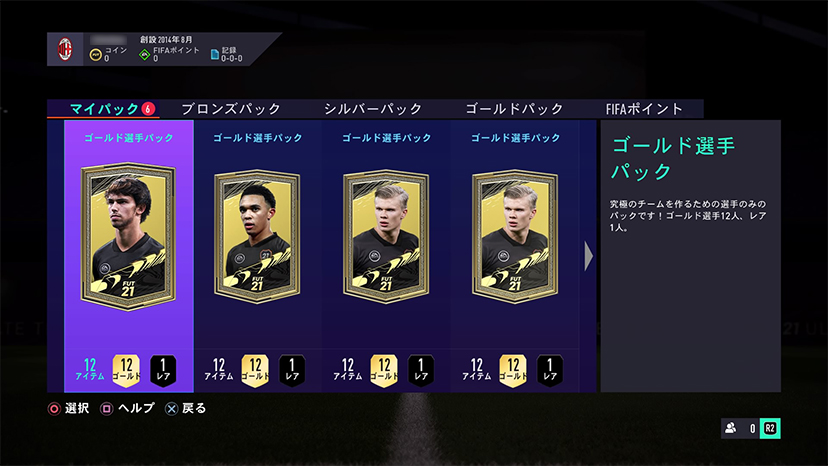Go to the FIFAポイント tab
Image resolution: width=828 pixels, height=466 pixels.
644,109
